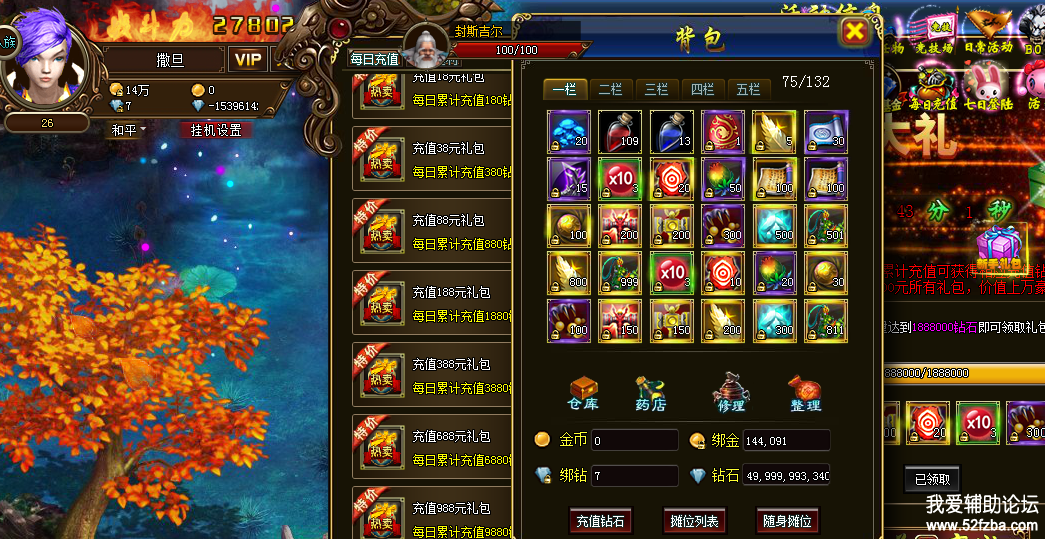
Task: Select the red health potion stack of 109
Action: [619, 131]
